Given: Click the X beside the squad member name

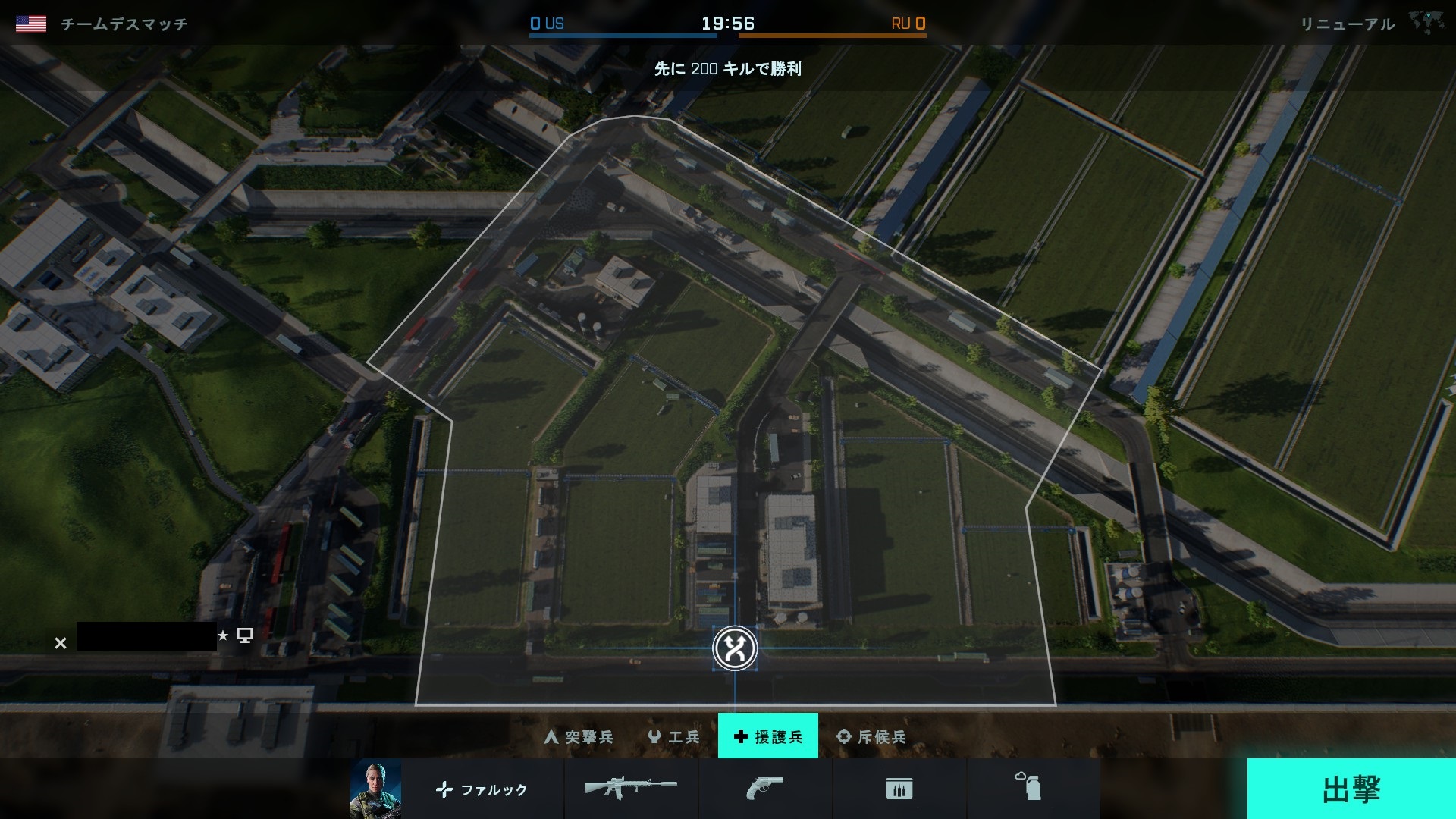Looking at the screenshot, I should 61,643.
